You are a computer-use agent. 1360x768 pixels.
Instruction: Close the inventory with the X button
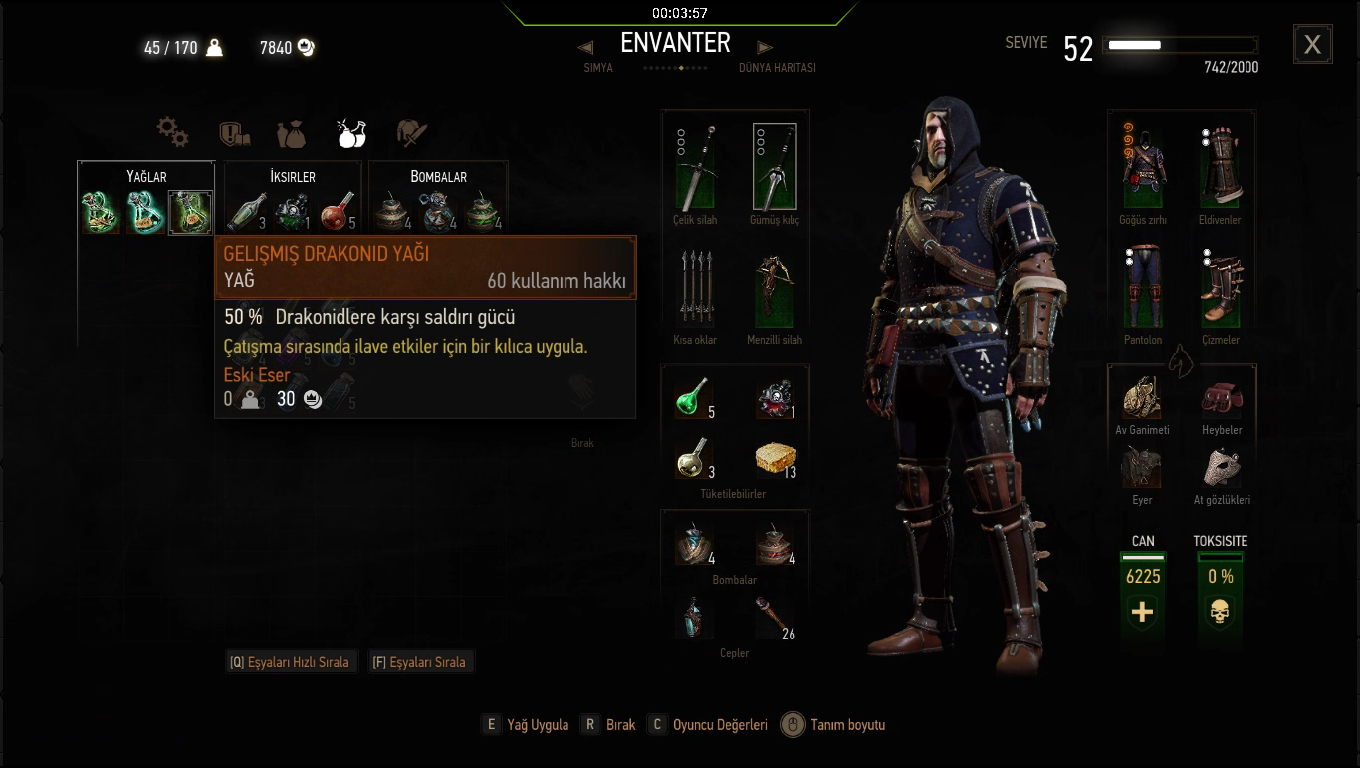1312,45
